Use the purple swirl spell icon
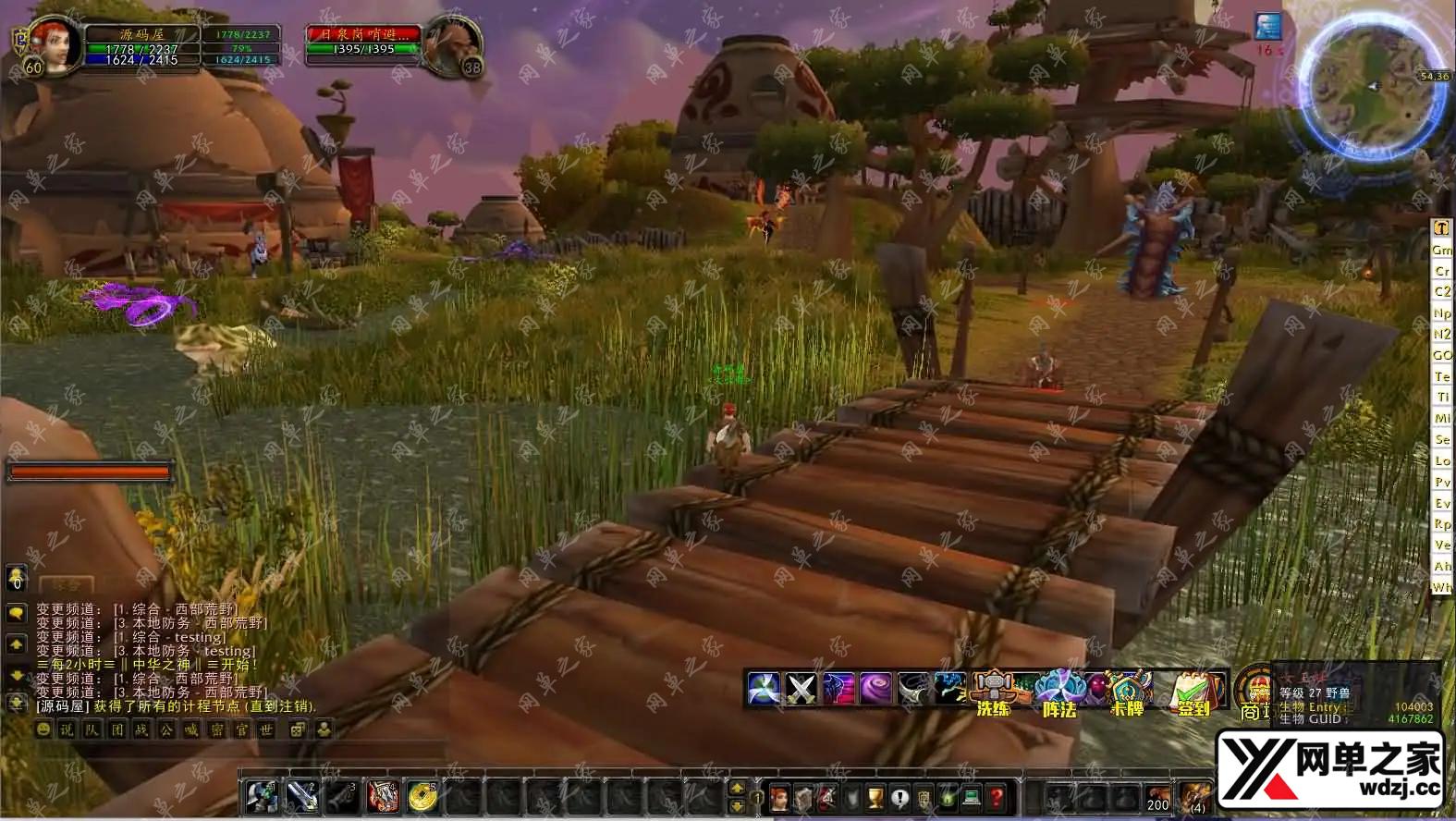The height and width of the screenshot is (821, 1456). pos(875,689)
